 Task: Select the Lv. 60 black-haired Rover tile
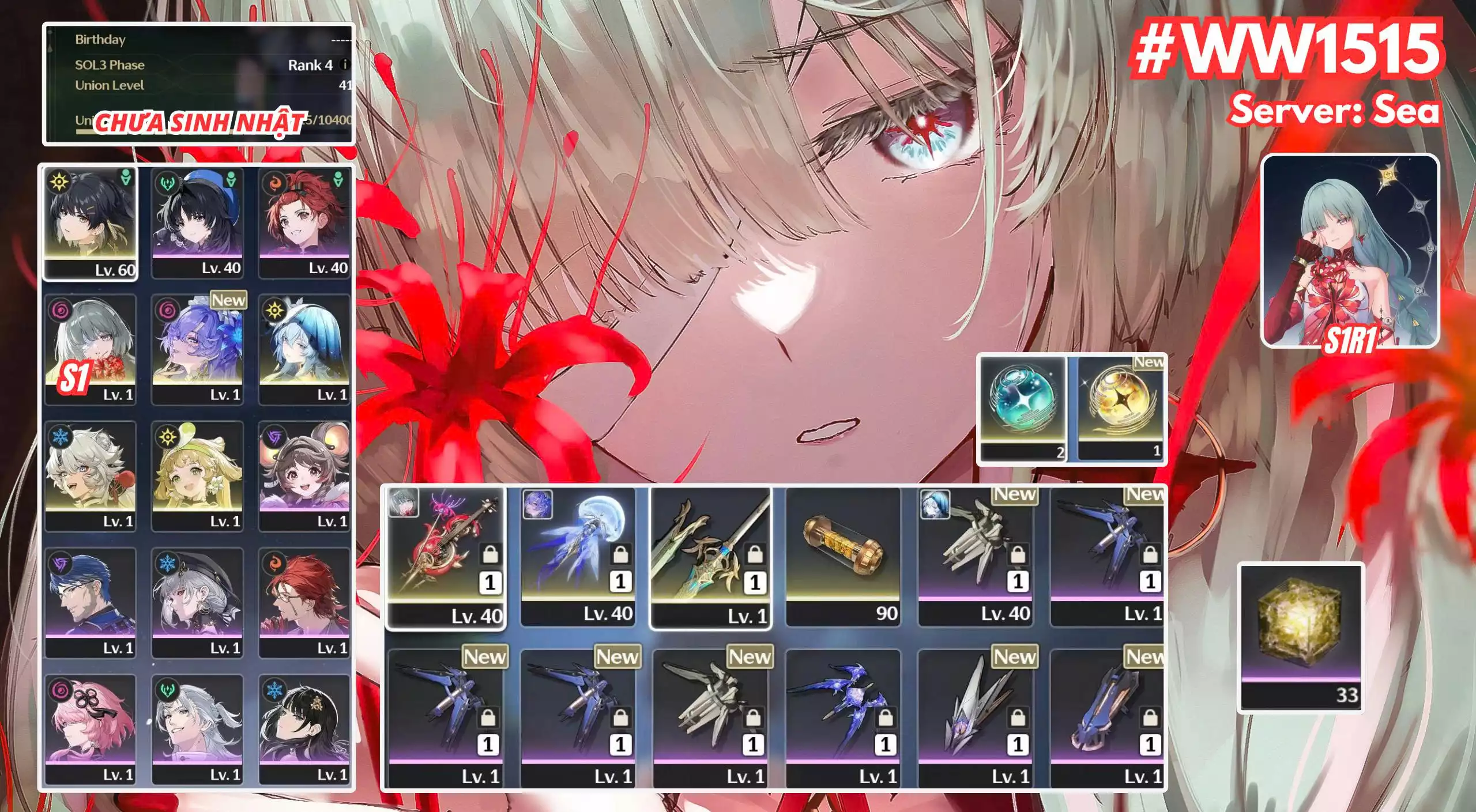coord(91,222)
